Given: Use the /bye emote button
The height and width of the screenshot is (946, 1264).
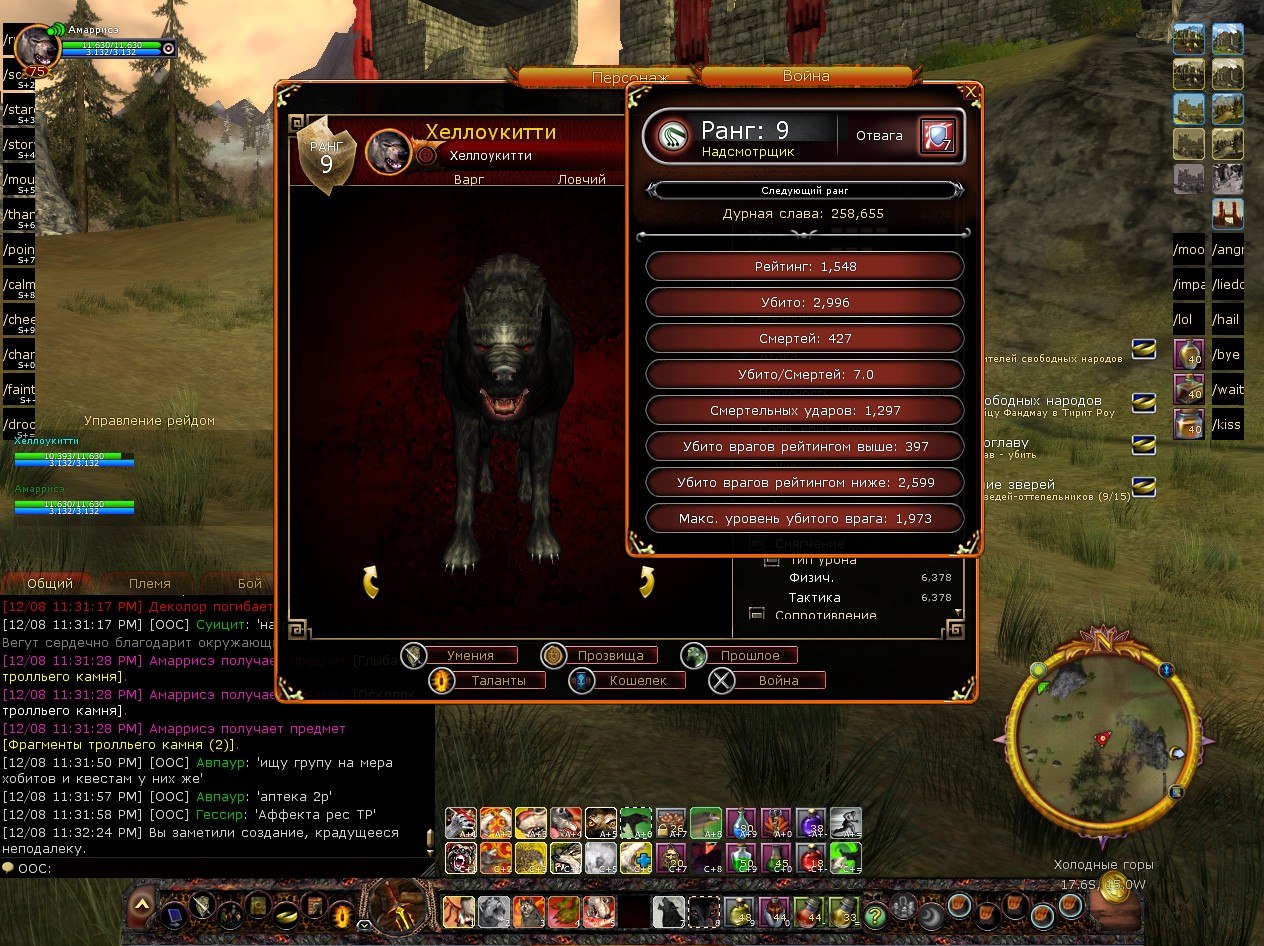Looking at the screenshot, I should [x=1227, y=355].
